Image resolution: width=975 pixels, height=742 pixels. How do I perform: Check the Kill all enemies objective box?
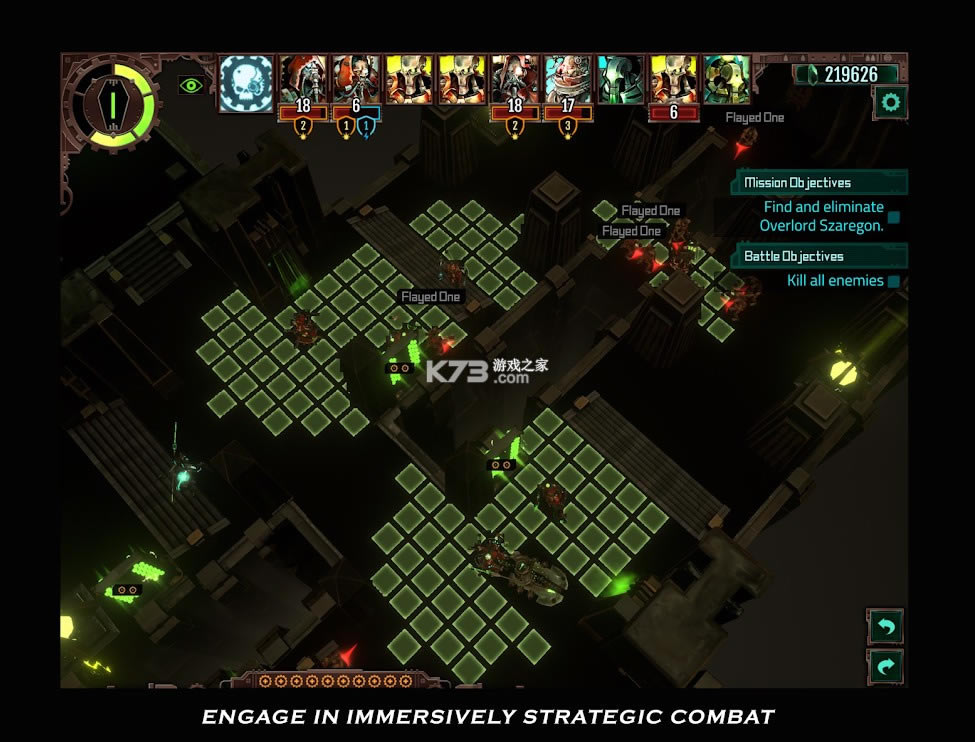click(x=894, y=282)
